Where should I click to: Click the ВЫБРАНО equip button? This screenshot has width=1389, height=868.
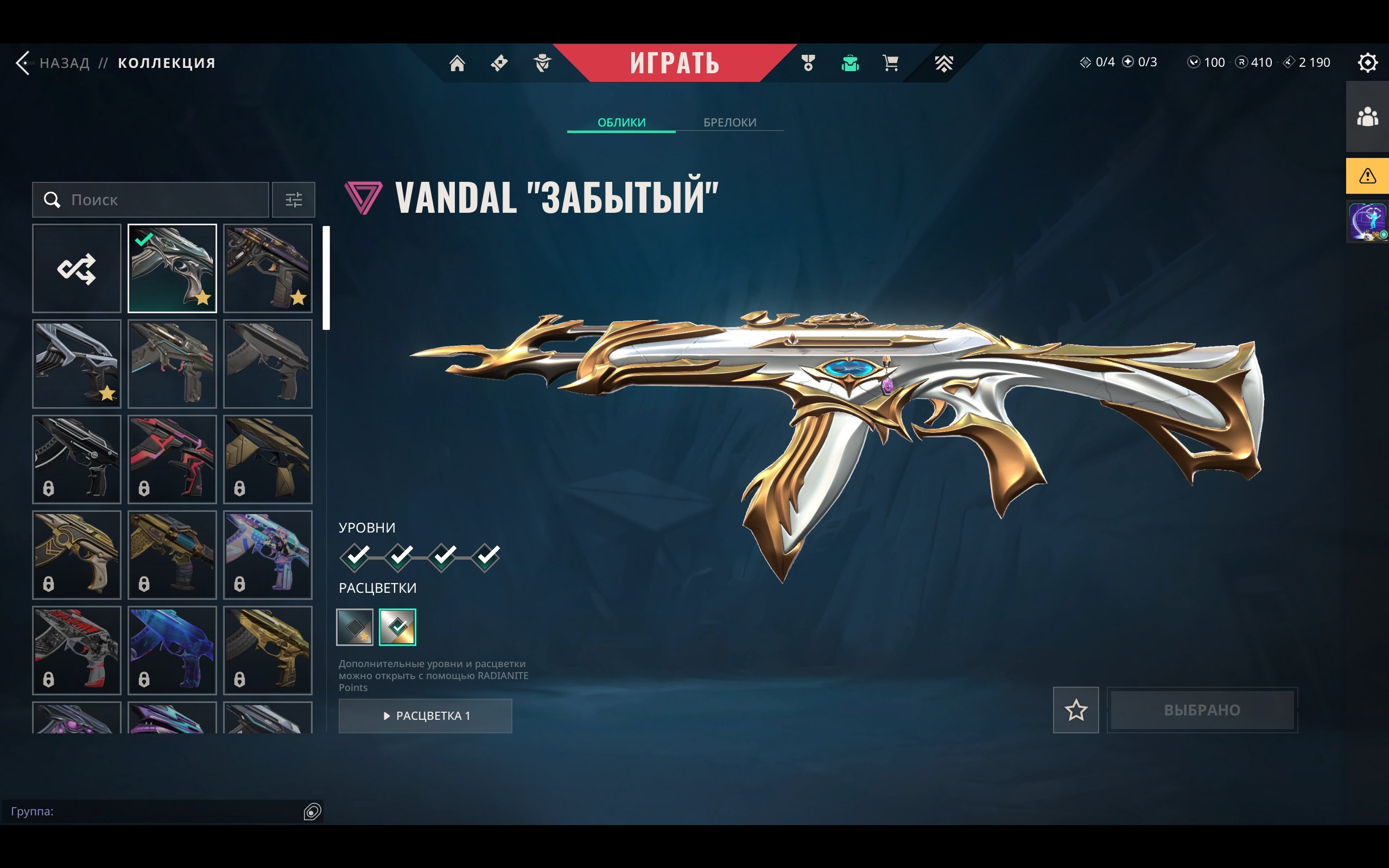coord(1202,710)
